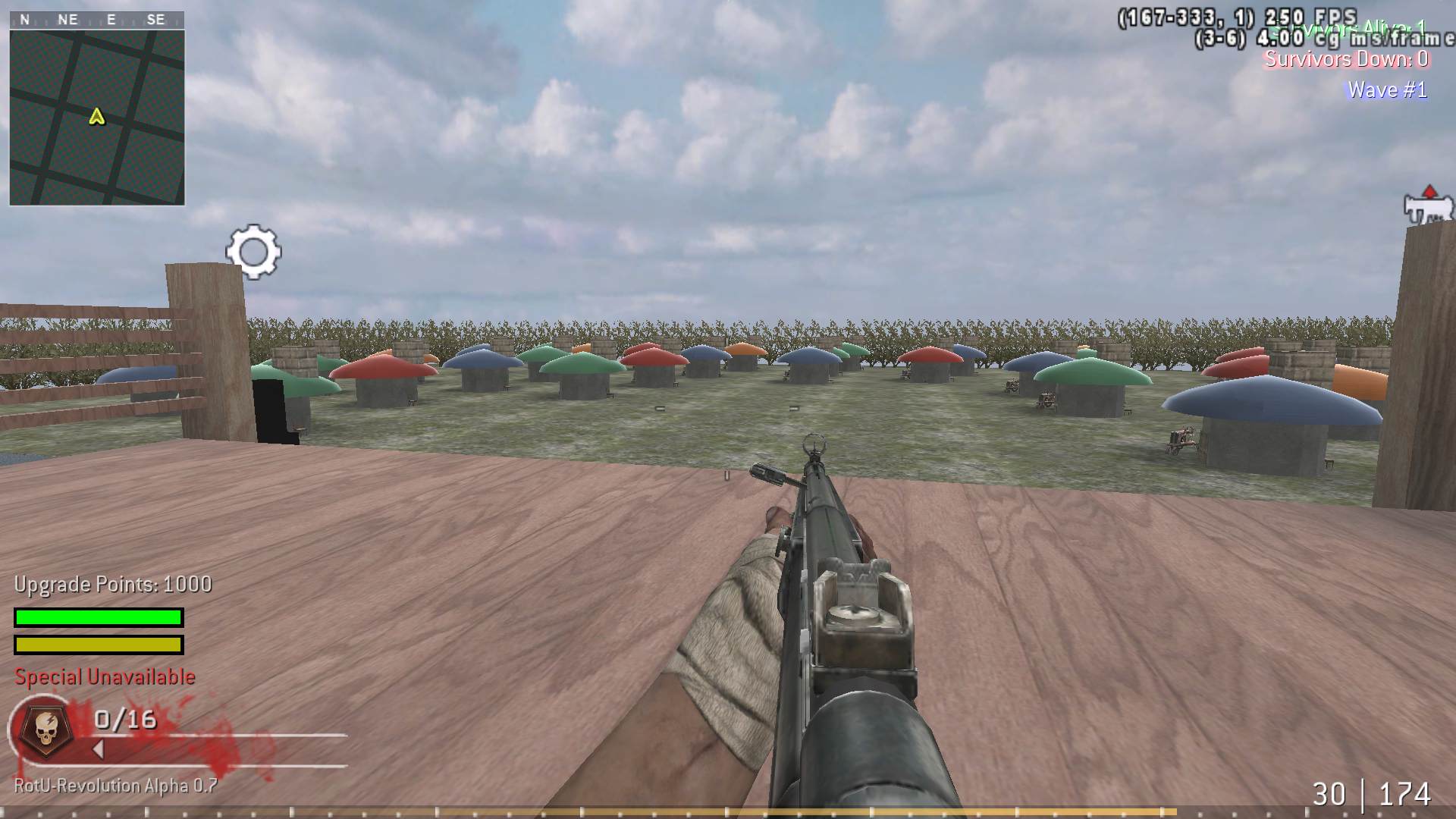Toggle the Survivors Down: 0 display

coord(1348,60)
